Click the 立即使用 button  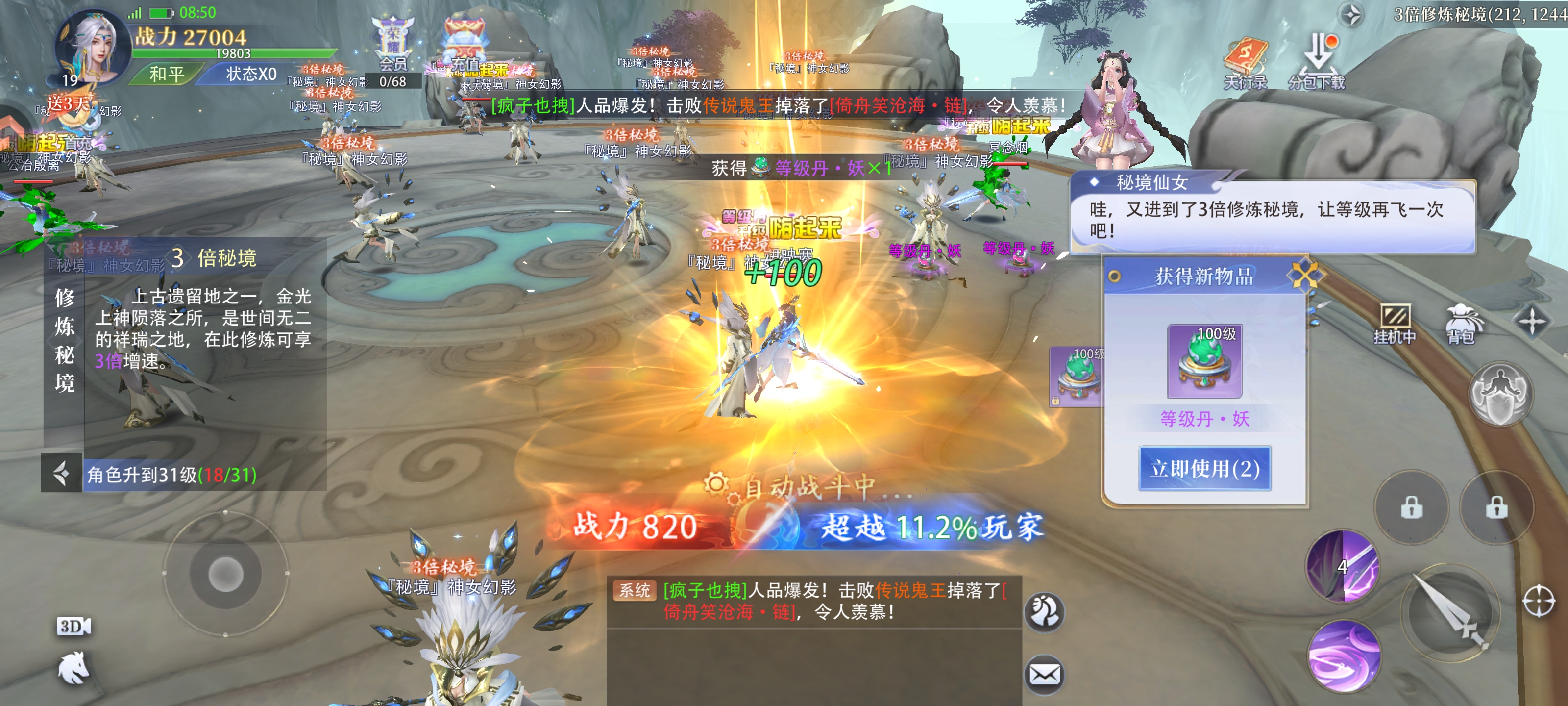1204,468
